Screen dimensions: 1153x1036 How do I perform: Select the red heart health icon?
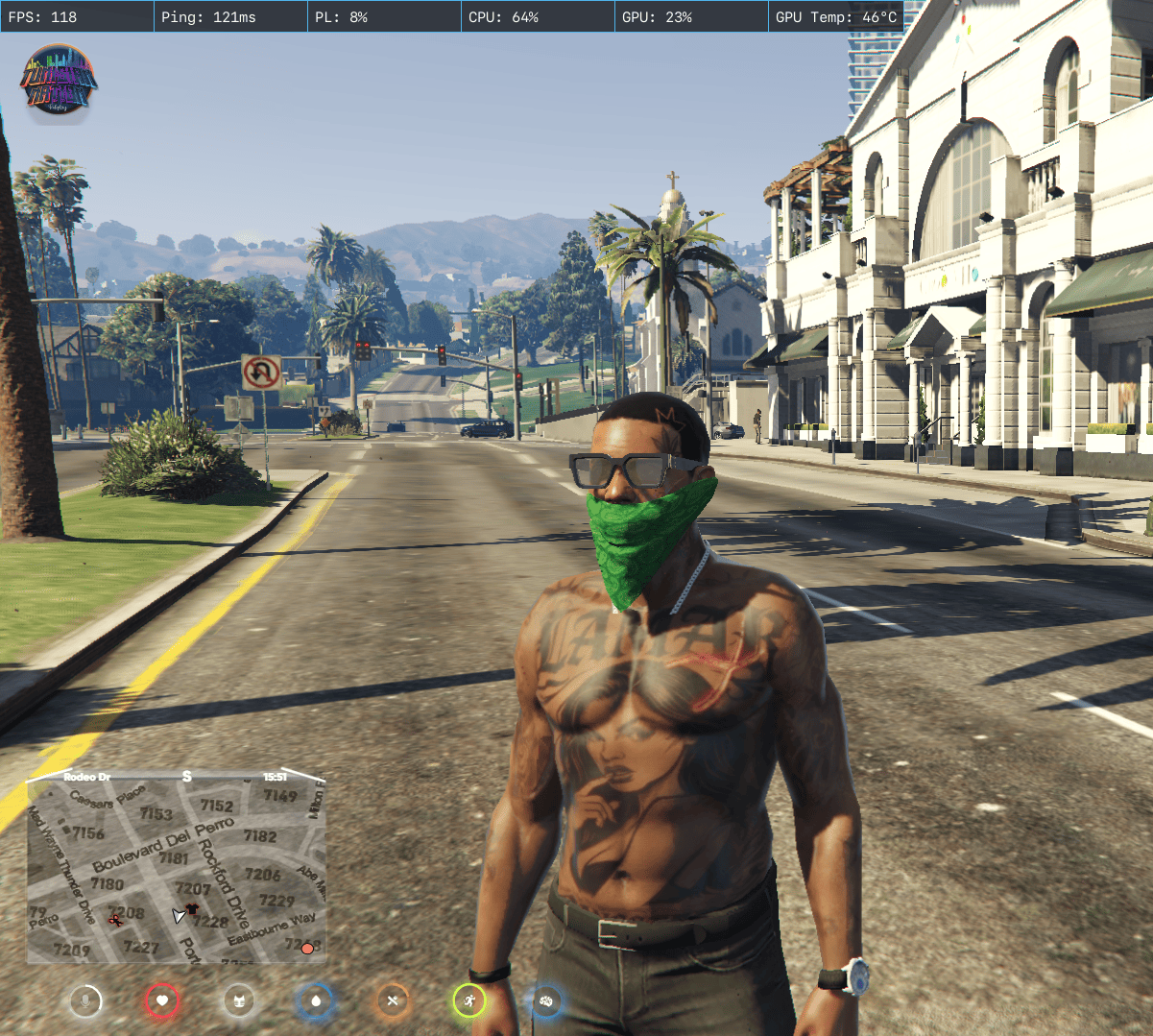click(162, 1001)
